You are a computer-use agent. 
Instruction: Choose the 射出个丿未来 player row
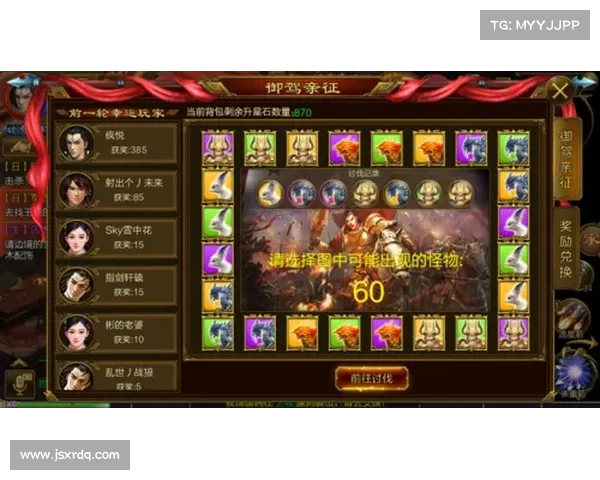coord(116,188)
